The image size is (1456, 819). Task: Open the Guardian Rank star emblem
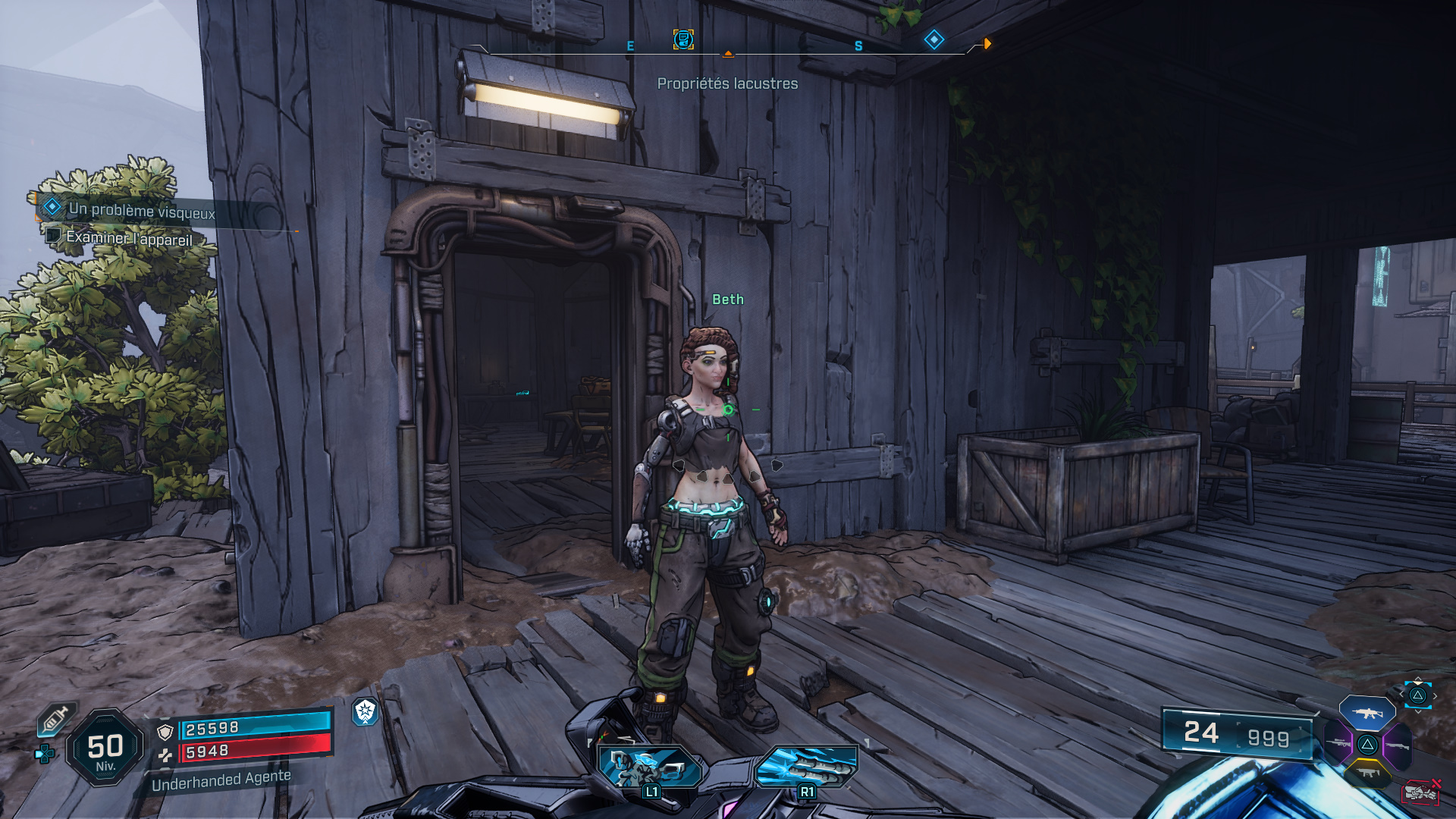(365, 714)
